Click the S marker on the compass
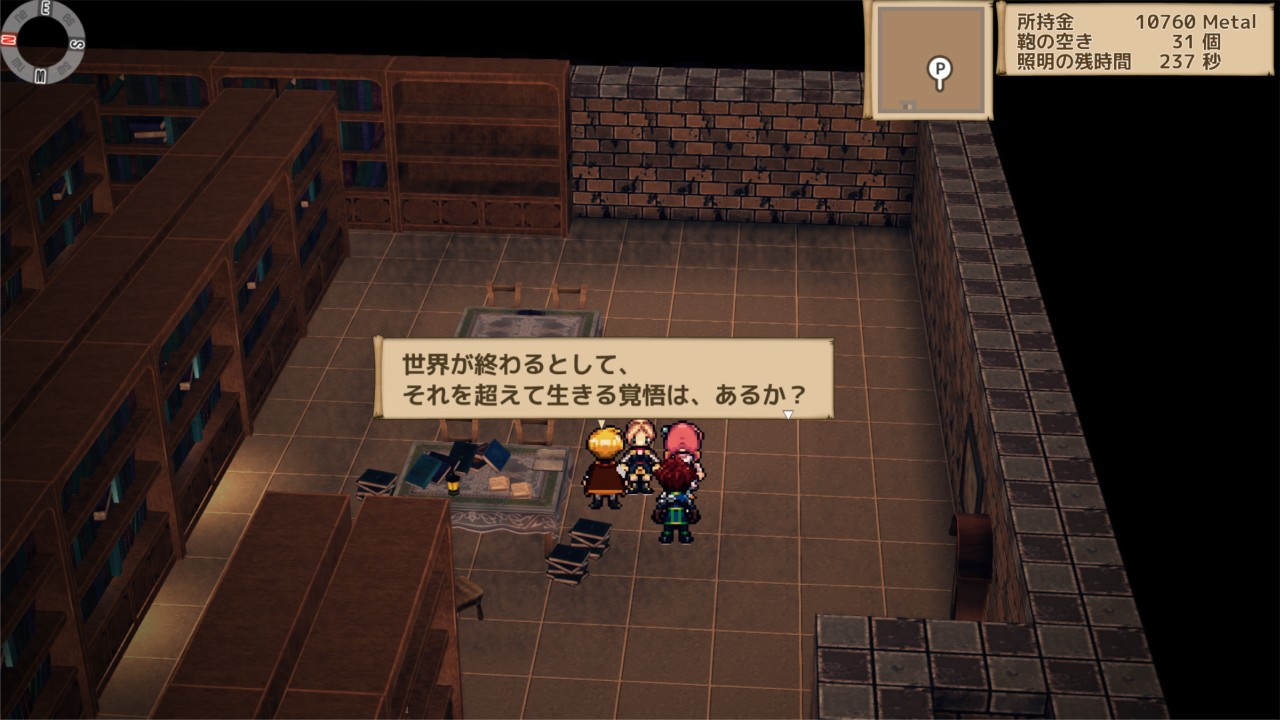Image resolution: width=1280 pixels, height=720 pixels. (77, 42)
